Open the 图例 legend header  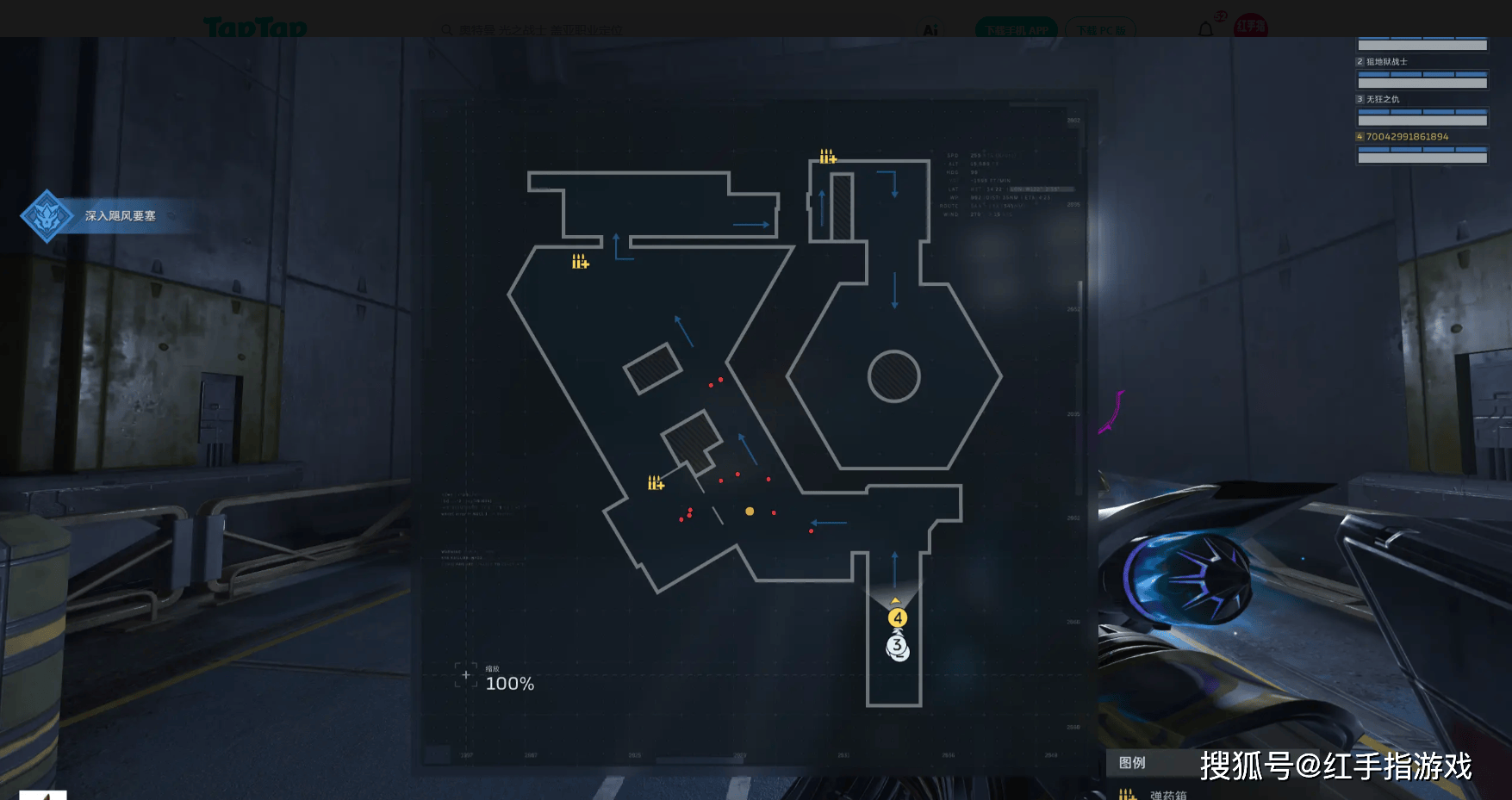1132,763
